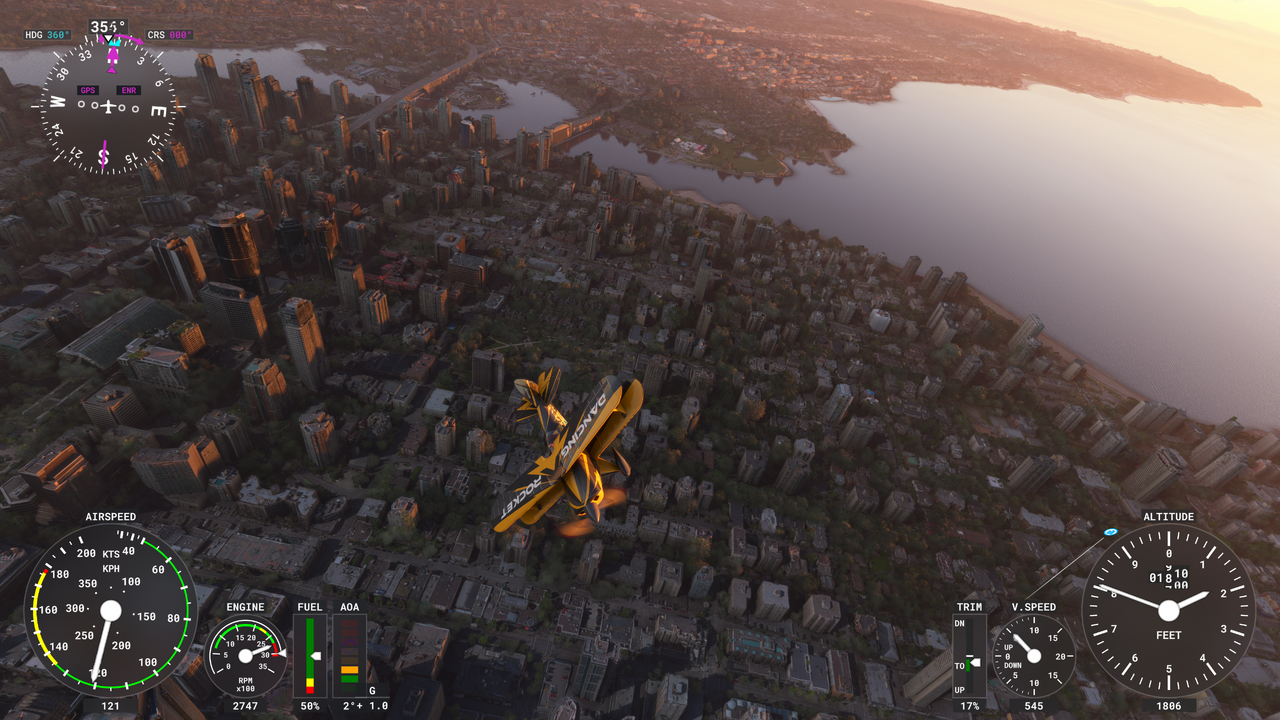The image size is (1280, 720).
Task: Select the Trim indicator
Action: click(968, 656)
